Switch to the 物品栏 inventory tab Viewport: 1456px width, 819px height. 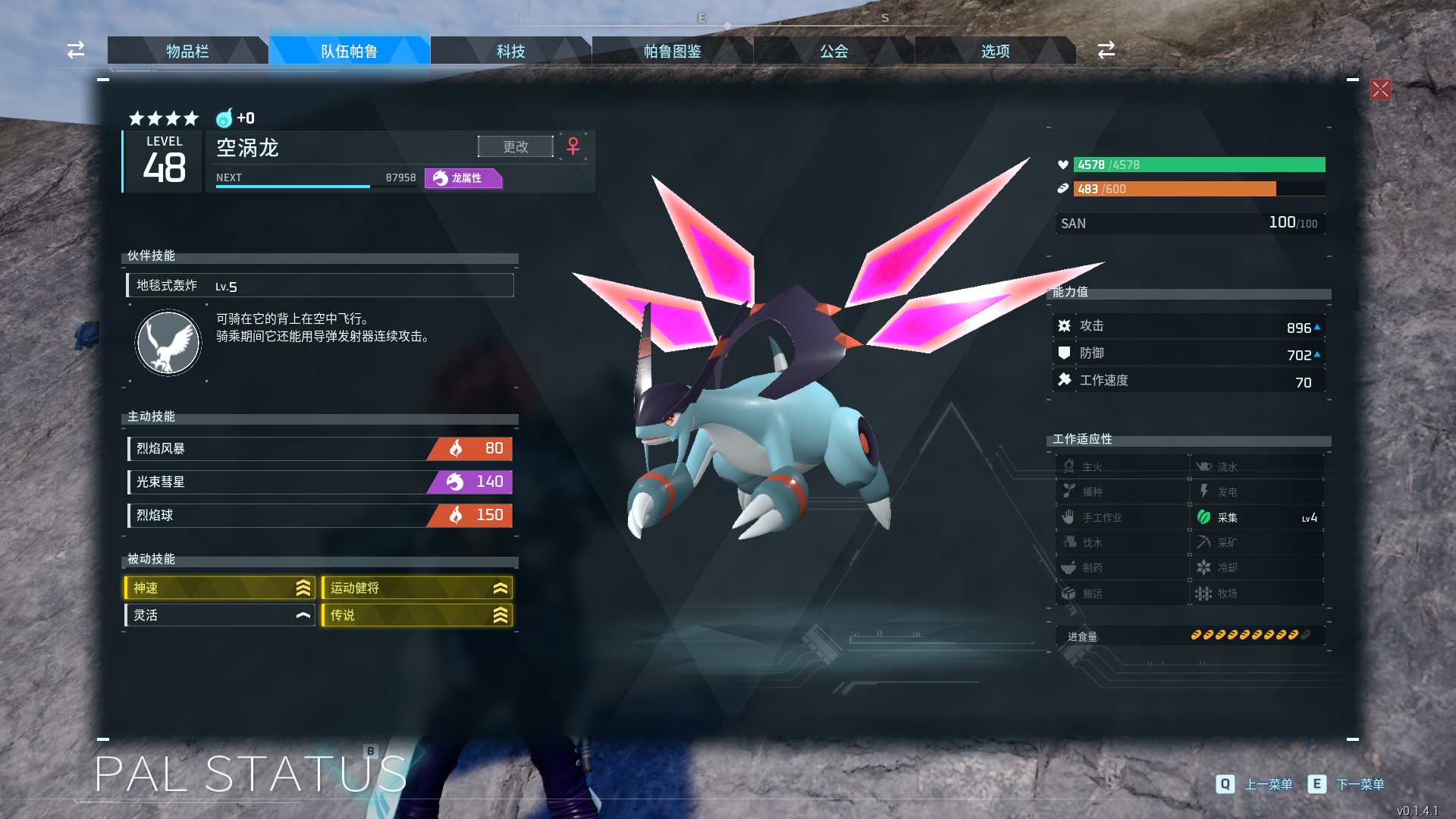[187, 51]
